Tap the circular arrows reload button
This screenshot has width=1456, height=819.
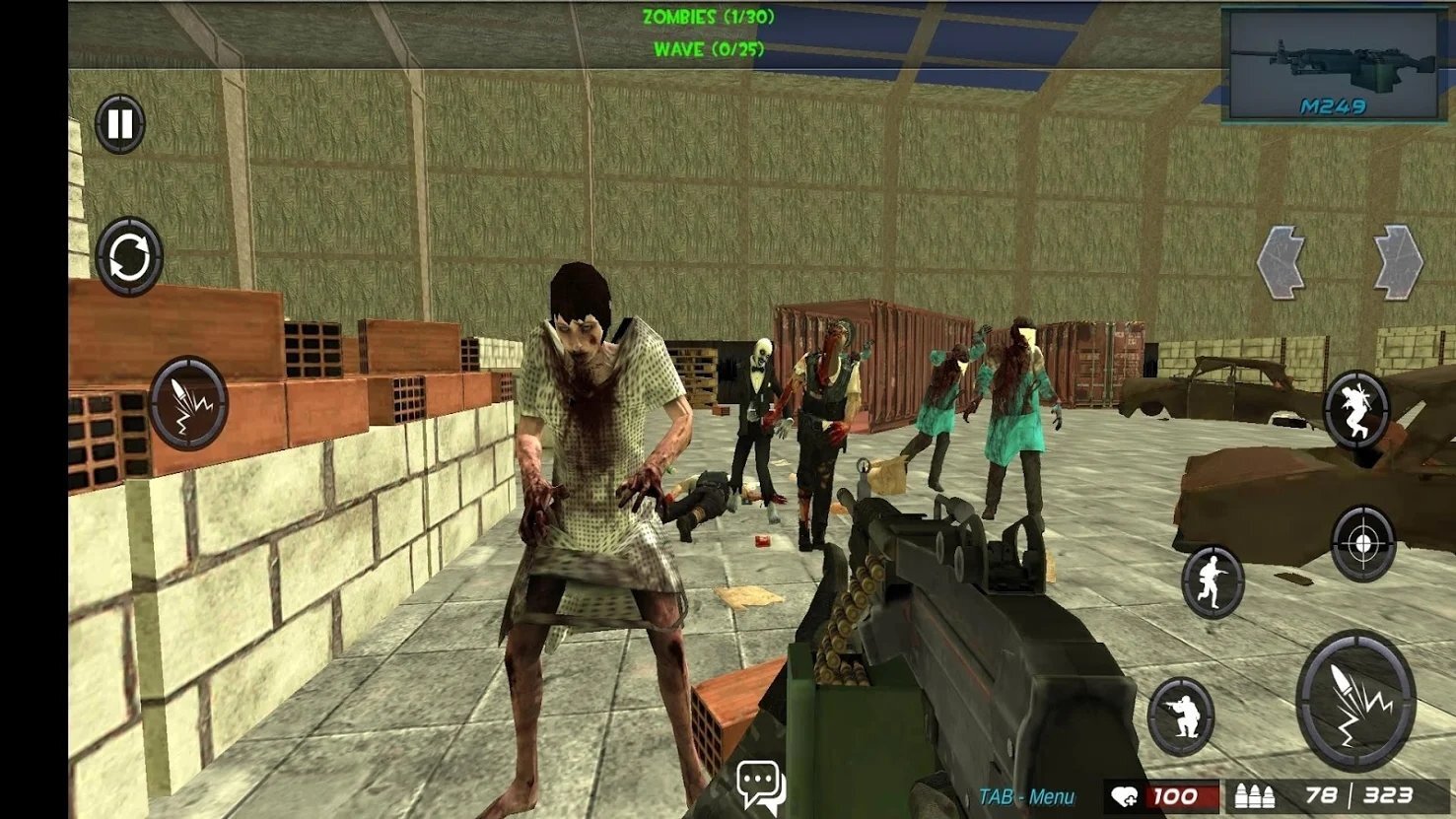(129, 257)
